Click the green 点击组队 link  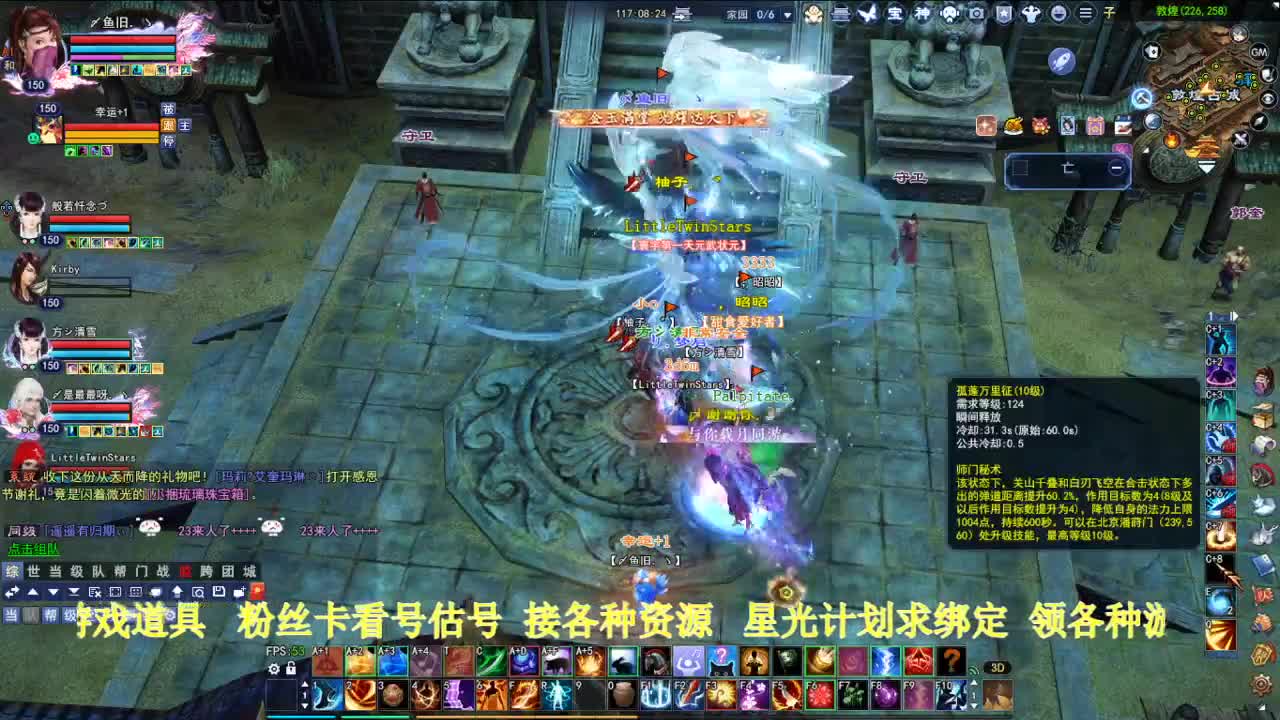34,547
